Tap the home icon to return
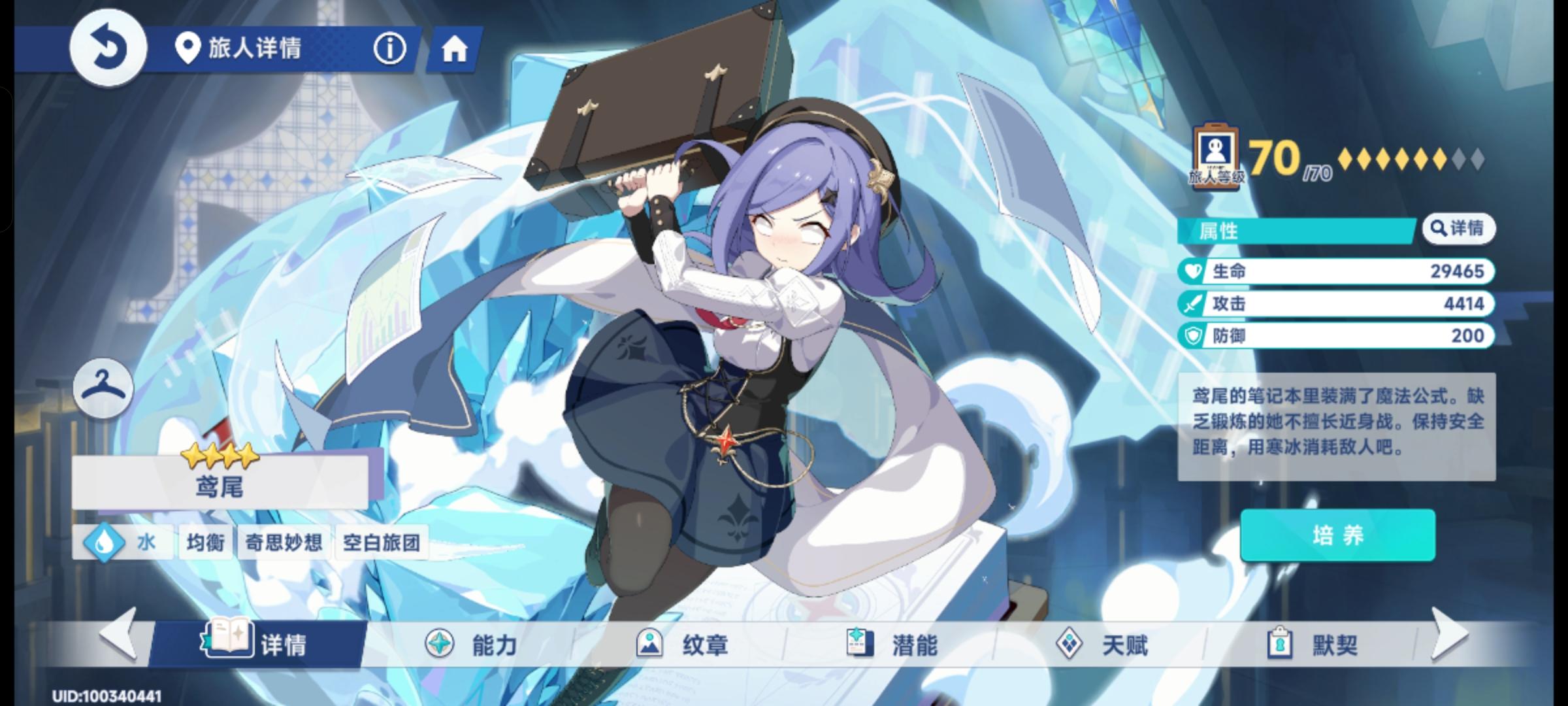 pos(455,49)
